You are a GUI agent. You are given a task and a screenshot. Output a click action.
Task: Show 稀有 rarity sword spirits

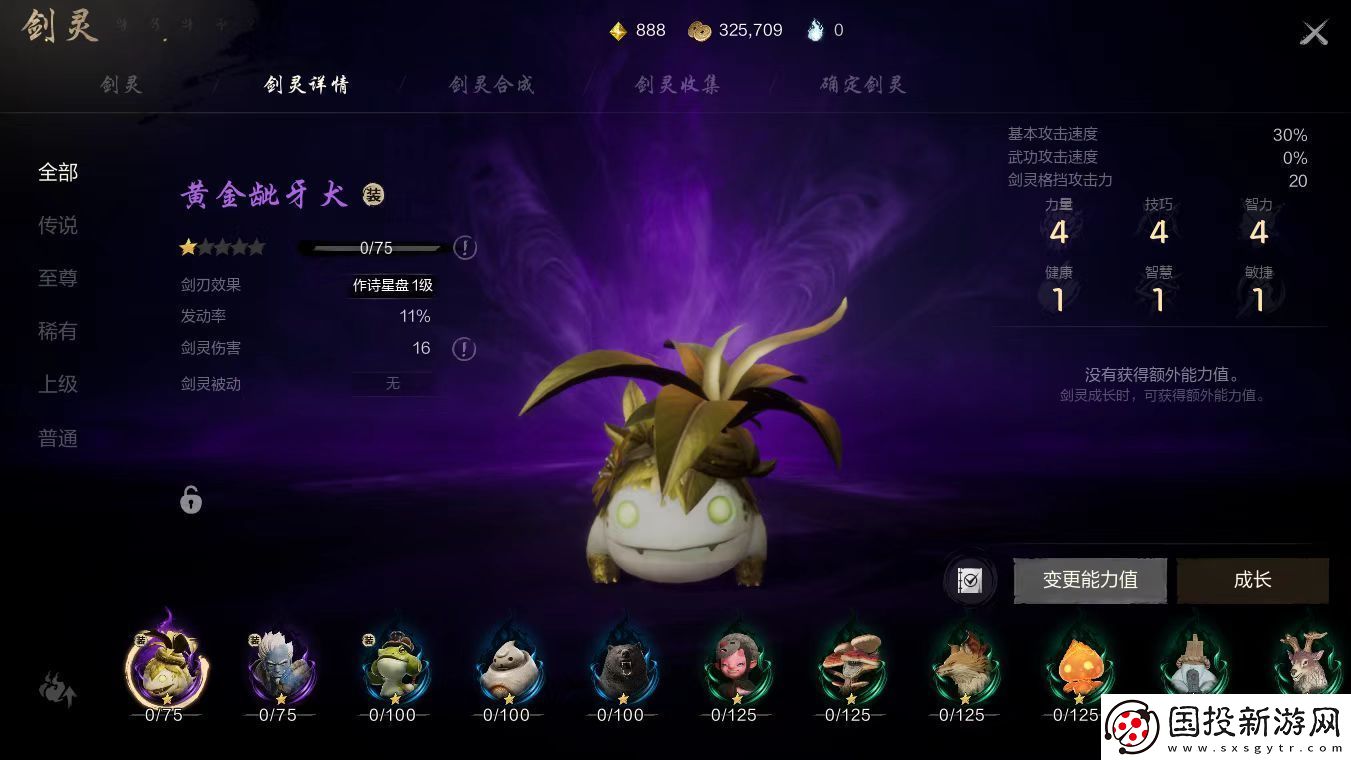(x=58, y=331)
